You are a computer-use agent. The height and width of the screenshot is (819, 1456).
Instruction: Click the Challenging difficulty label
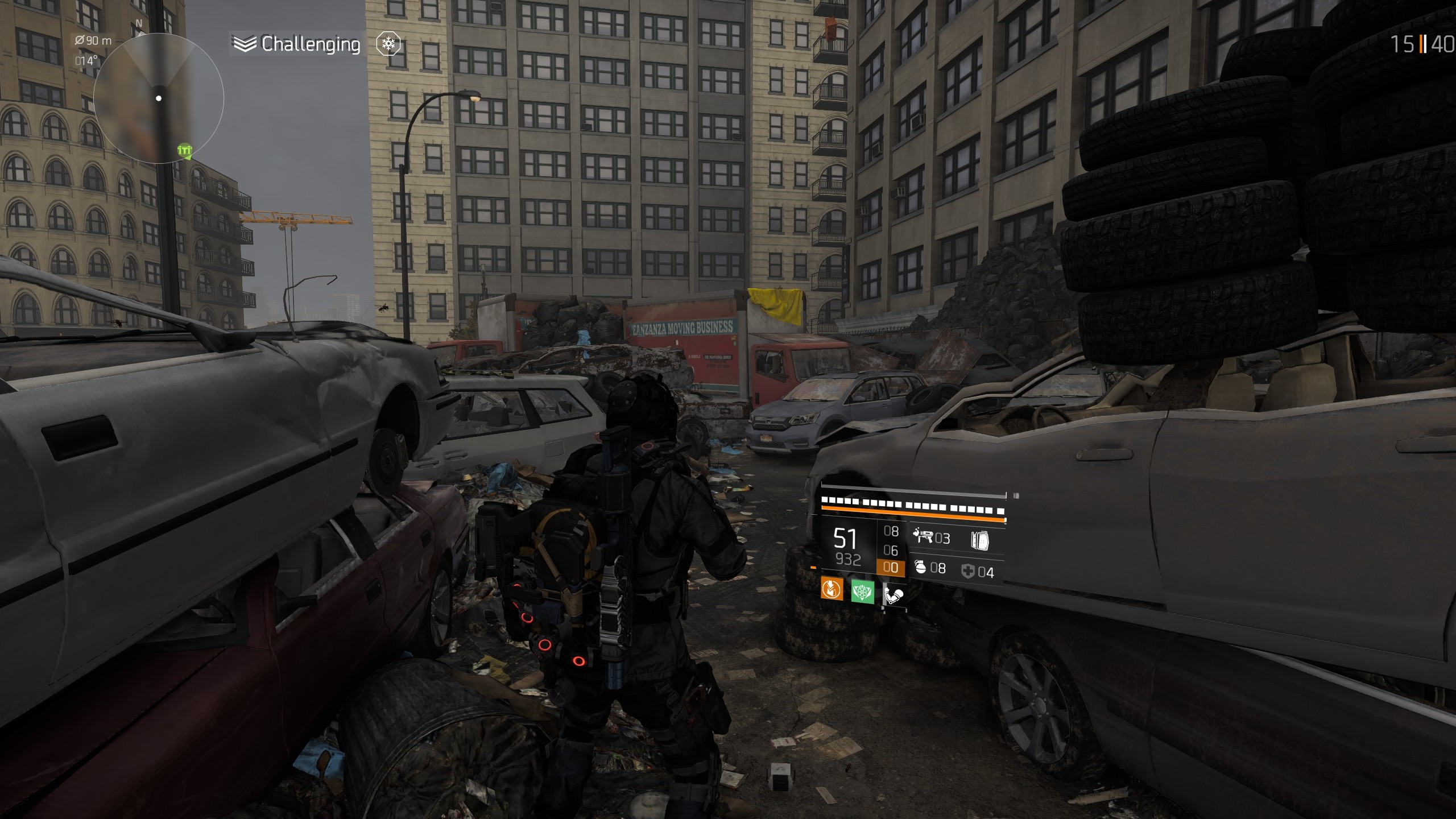pyautogui.click(x=310, y=44)
